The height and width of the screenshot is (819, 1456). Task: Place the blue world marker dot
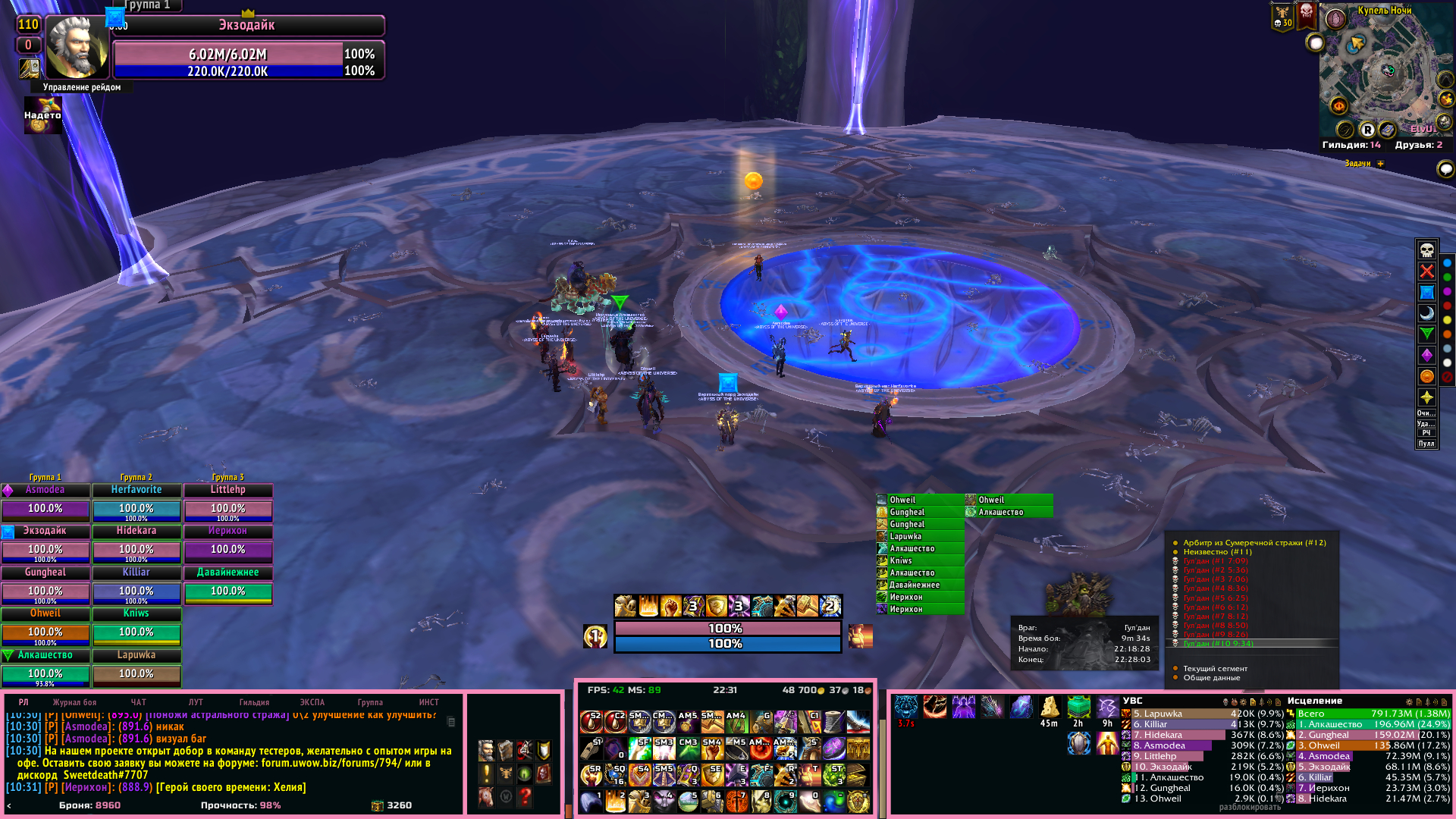1447,263
